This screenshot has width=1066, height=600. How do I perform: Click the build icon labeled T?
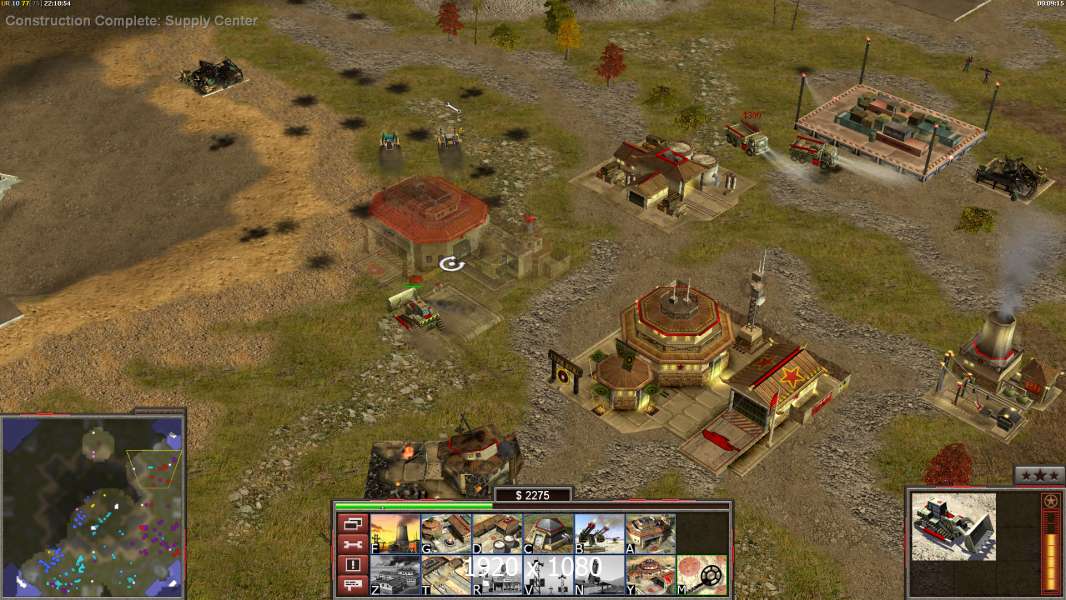(x=446, y=574)
